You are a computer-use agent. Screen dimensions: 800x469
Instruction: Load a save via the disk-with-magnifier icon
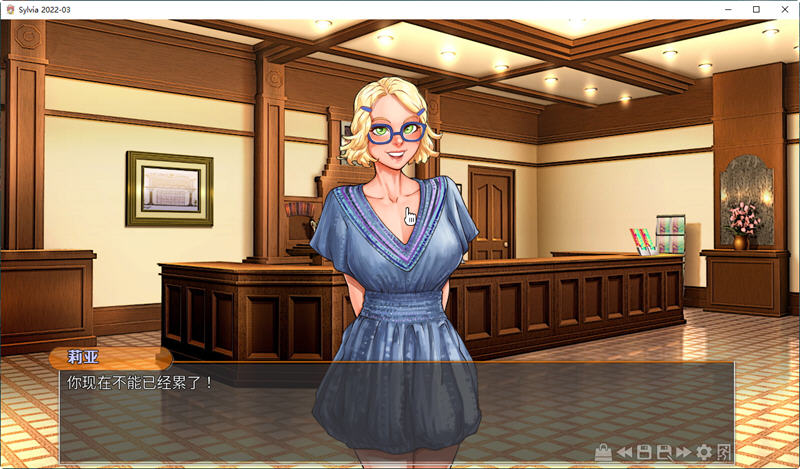point(663,452)
